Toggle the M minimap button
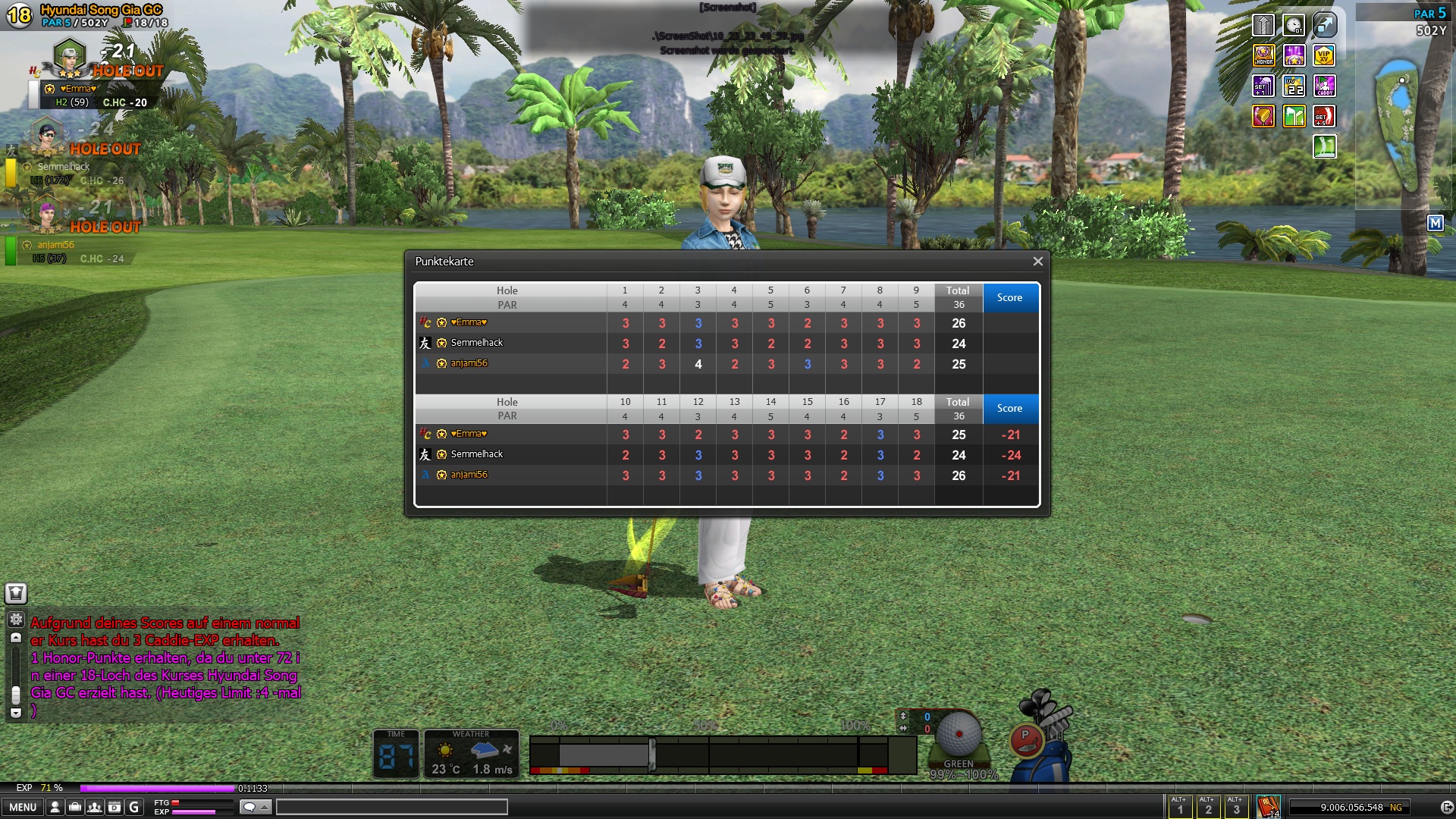 [1435, 223]
